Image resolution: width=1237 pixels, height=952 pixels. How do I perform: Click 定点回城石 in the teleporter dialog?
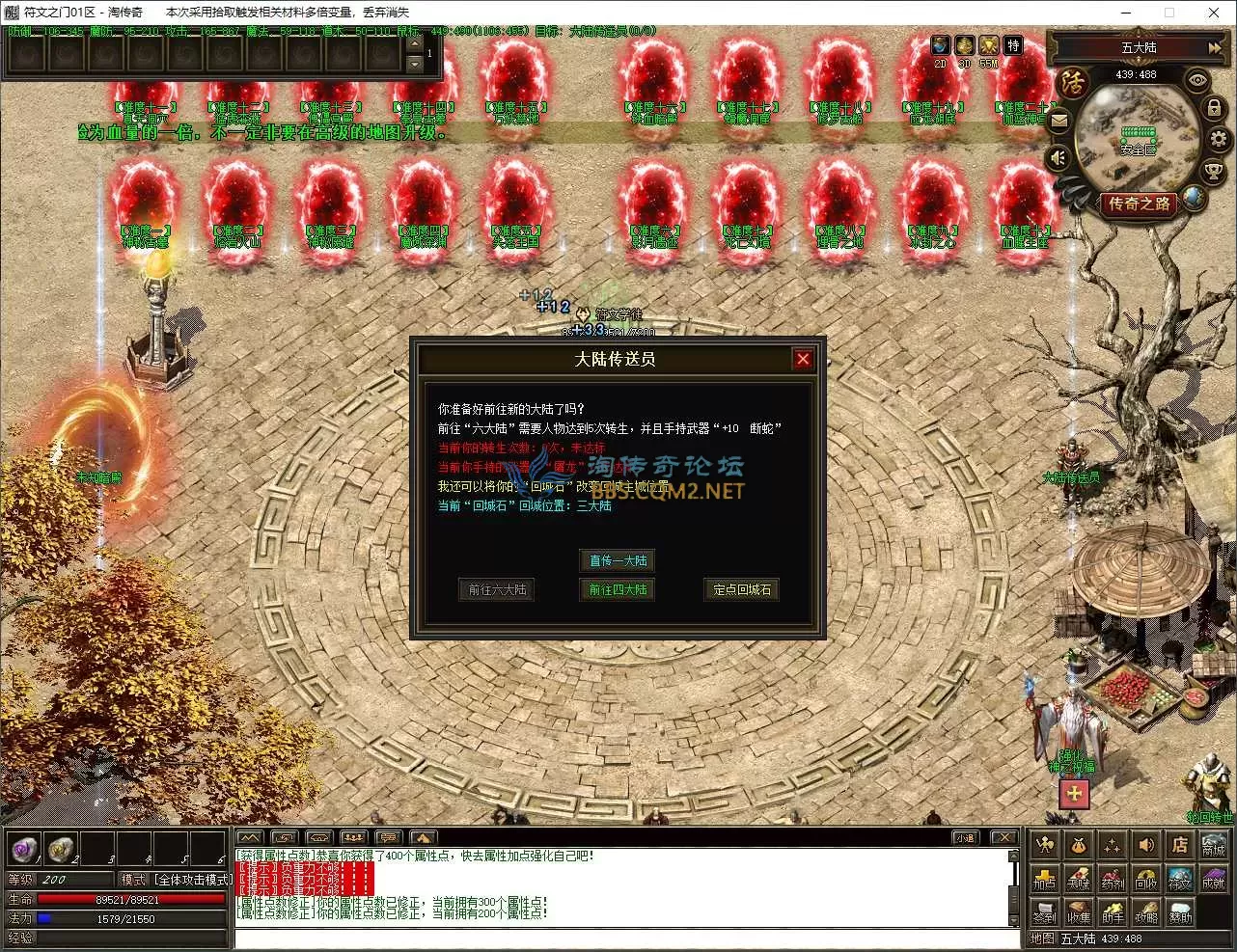click(x=741, y=589)
